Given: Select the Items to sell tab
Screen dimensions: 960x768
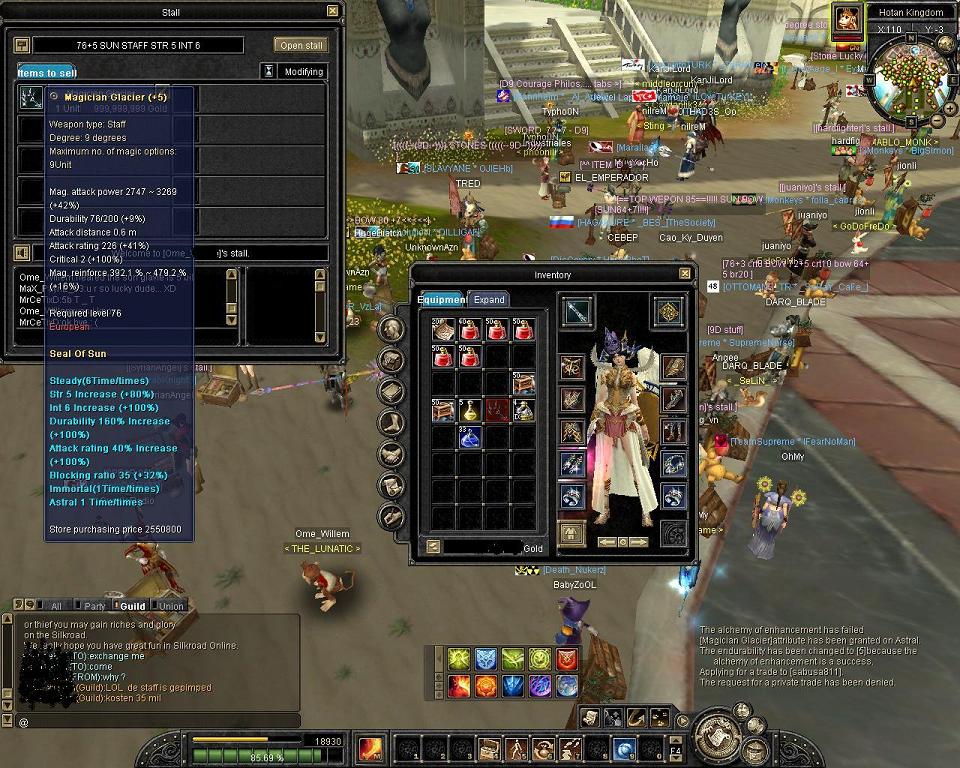Looking at the screenshot, I should [x=45, y=72].
